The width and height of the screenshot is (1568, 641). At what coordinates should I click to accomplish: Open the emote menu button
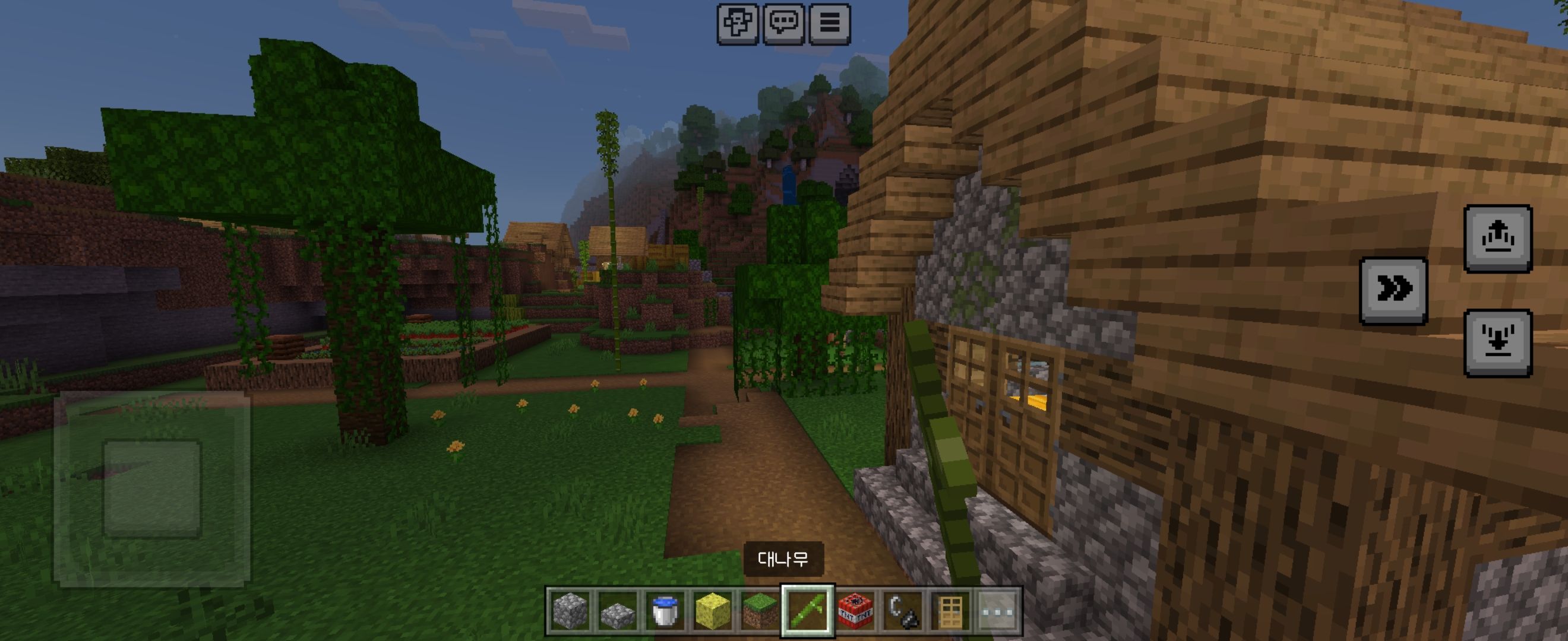(x=737, y=23)
